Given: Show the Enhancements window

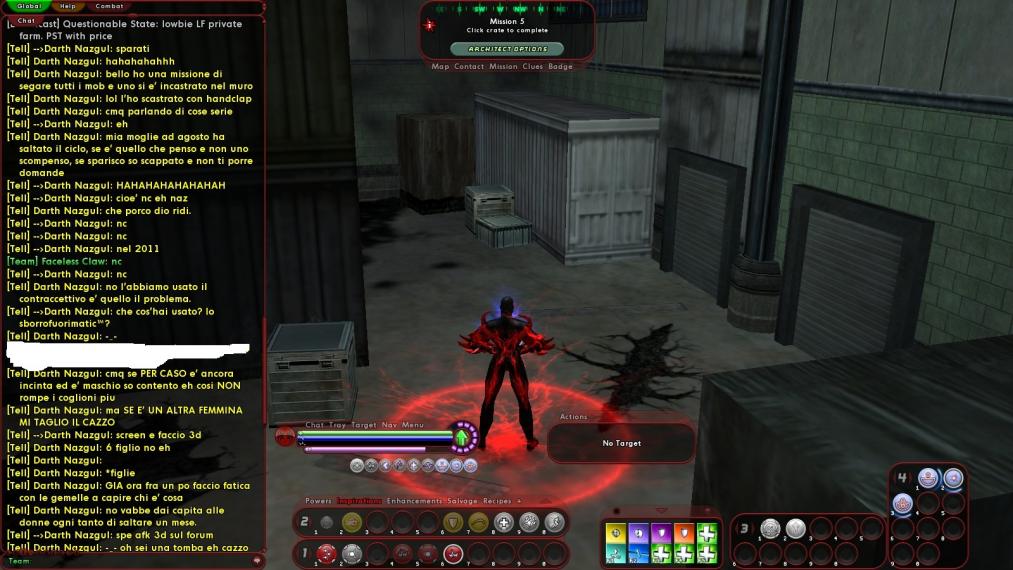Looking at the screenshot, I should tap(414, 500).
